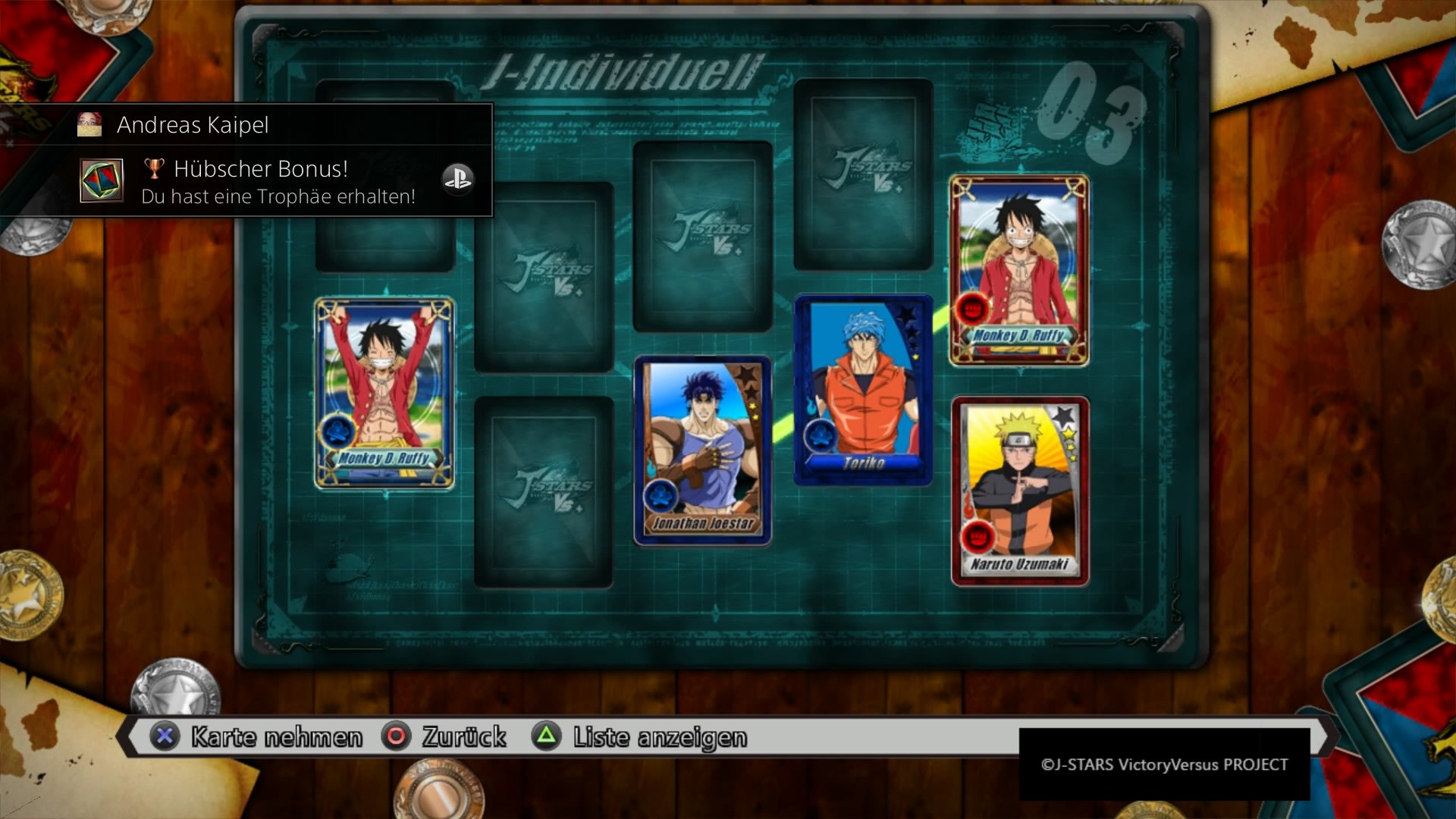The height and width of the screenshot is (819, 1456).
Task: Click the circle button prompt icon
Action: pos(397,736)
